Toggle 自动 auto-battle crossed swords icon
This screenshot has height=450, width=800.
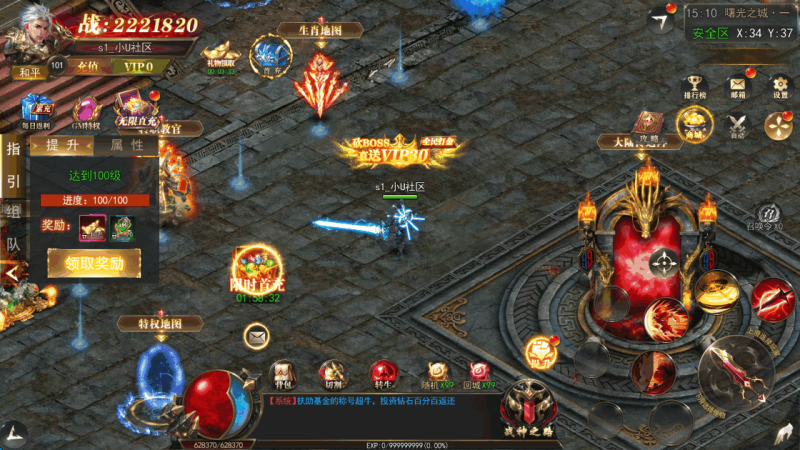[x=738, y=125]
